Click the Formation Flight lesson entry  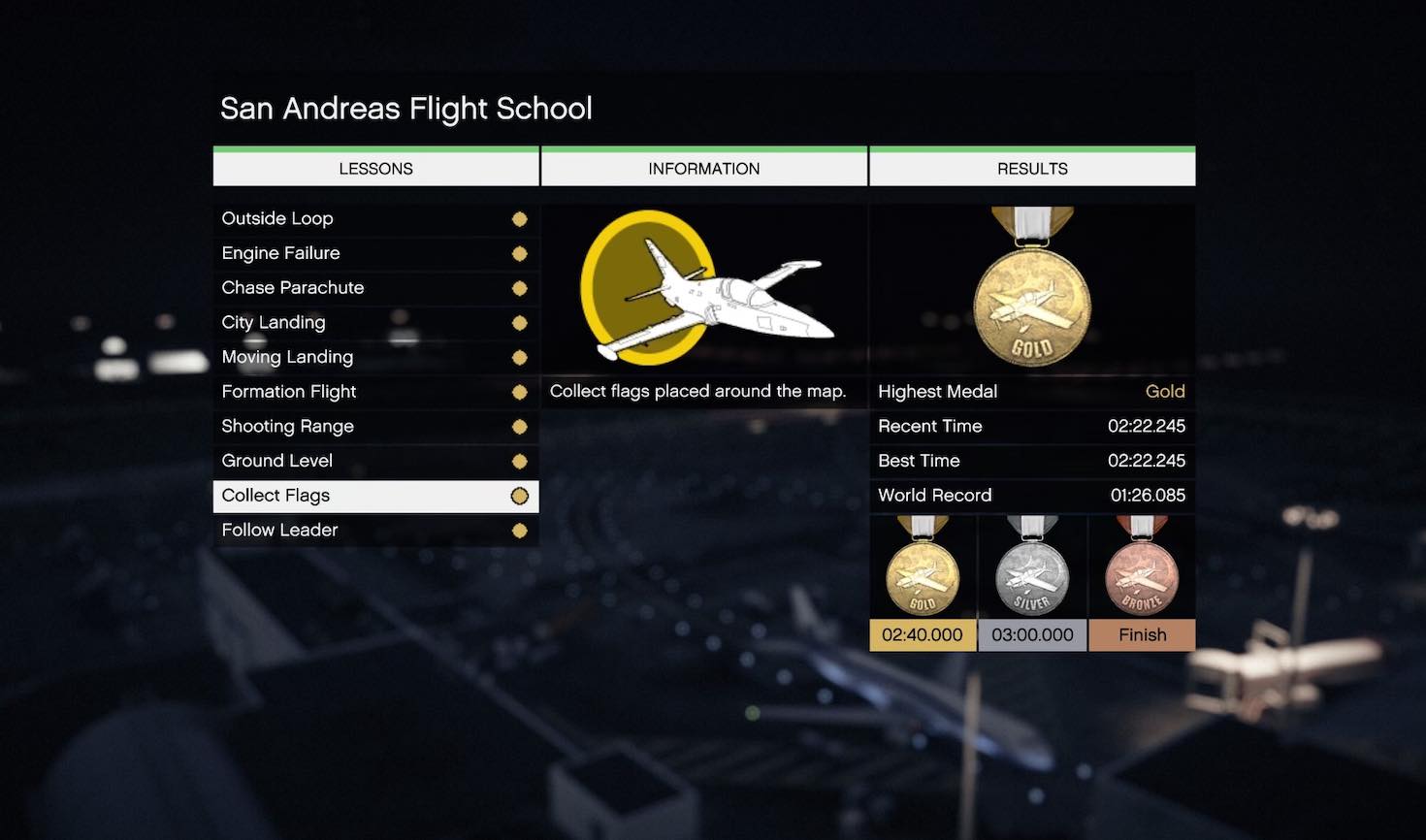point(289,392)
